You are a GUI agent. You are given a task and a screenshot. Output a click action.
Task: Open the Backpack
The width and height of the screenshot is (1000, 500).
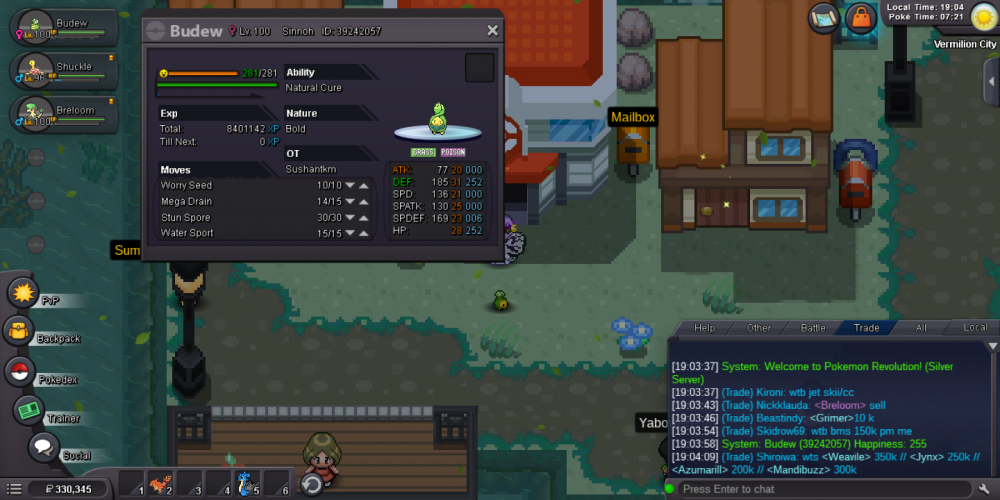(x=19, y=331)
